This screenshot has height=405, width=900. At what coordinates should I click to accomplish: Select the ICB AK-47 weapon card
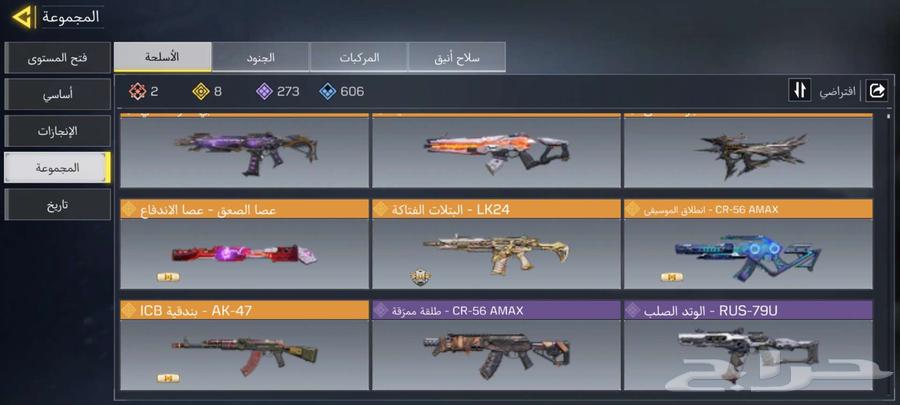(243, 347)
